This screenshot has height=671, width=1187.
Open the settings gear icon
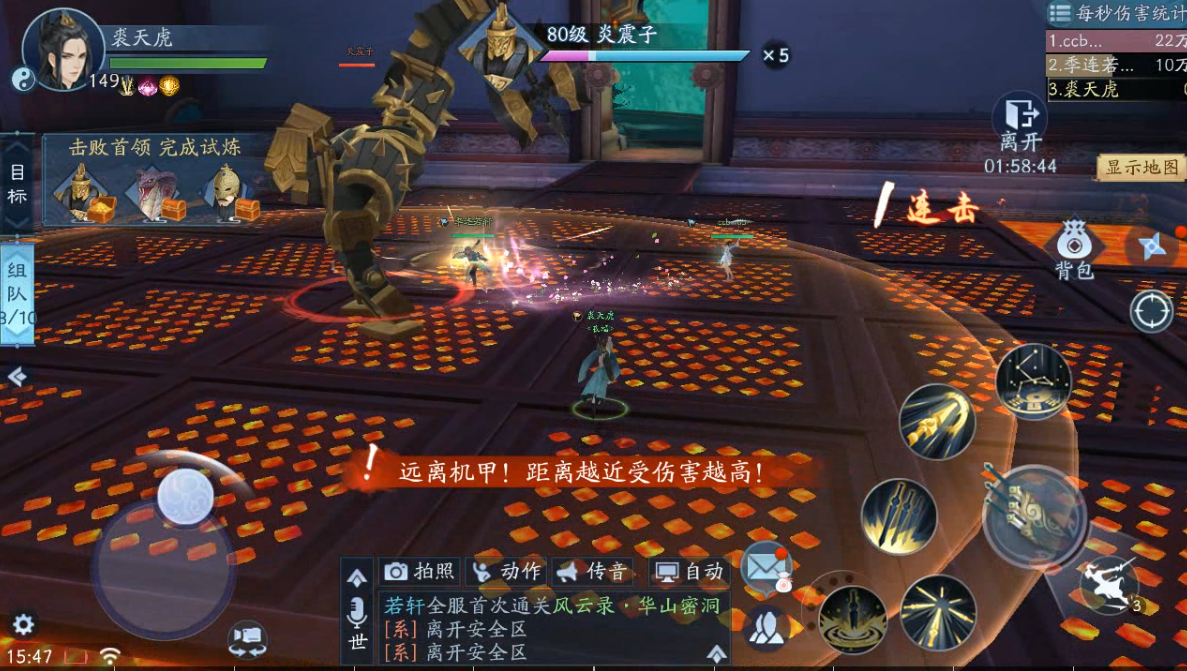(22, 626)
